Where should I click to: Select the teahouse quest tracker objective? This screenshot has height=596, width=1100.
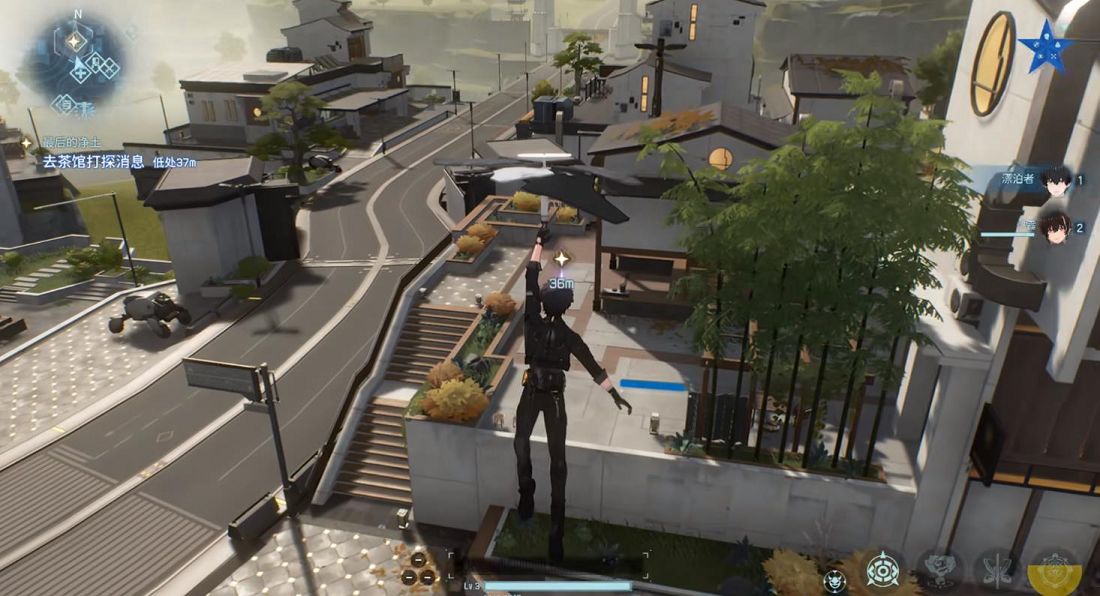click(96, 160)
